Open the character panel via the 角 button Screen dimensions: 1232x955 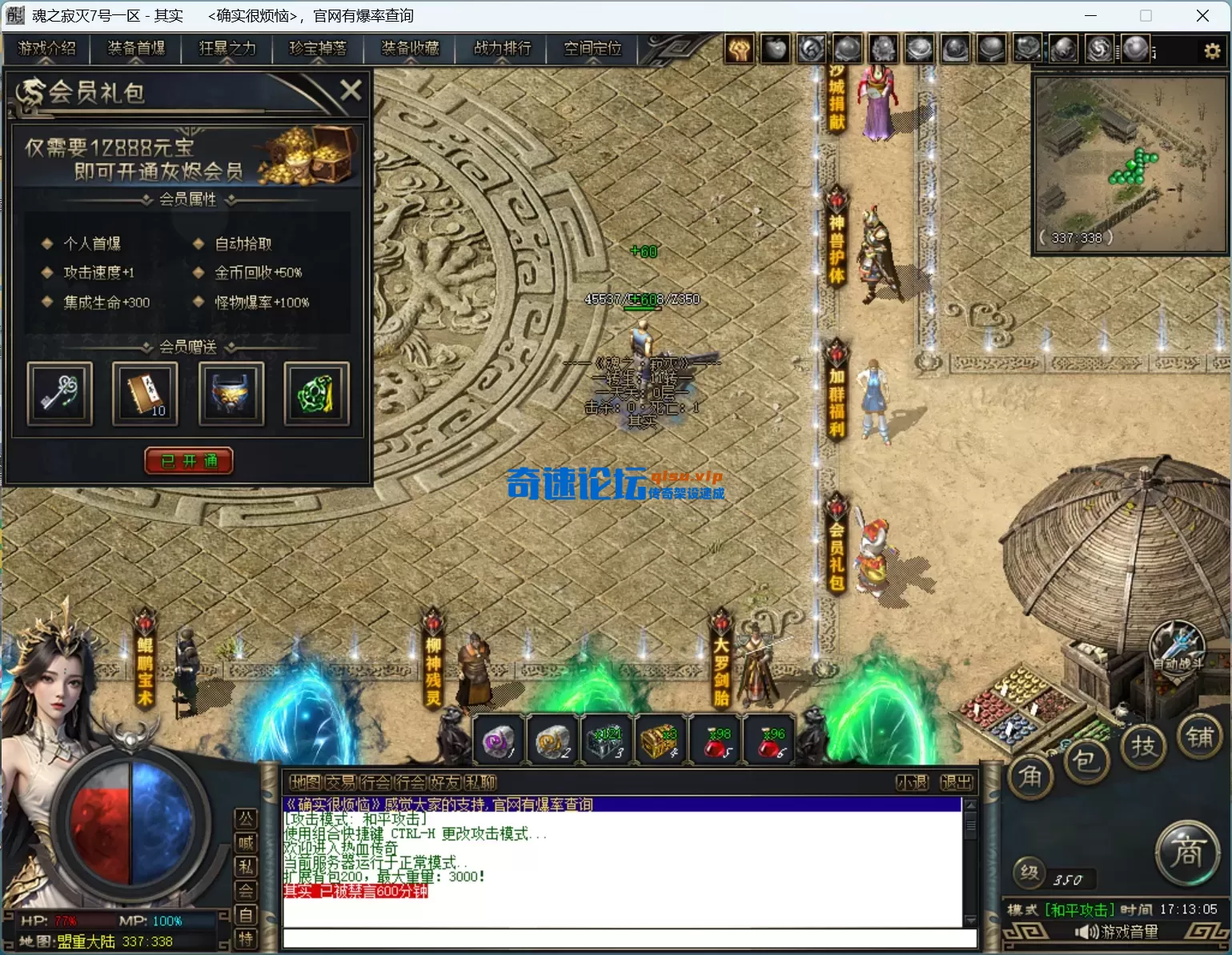(1031, 775)
